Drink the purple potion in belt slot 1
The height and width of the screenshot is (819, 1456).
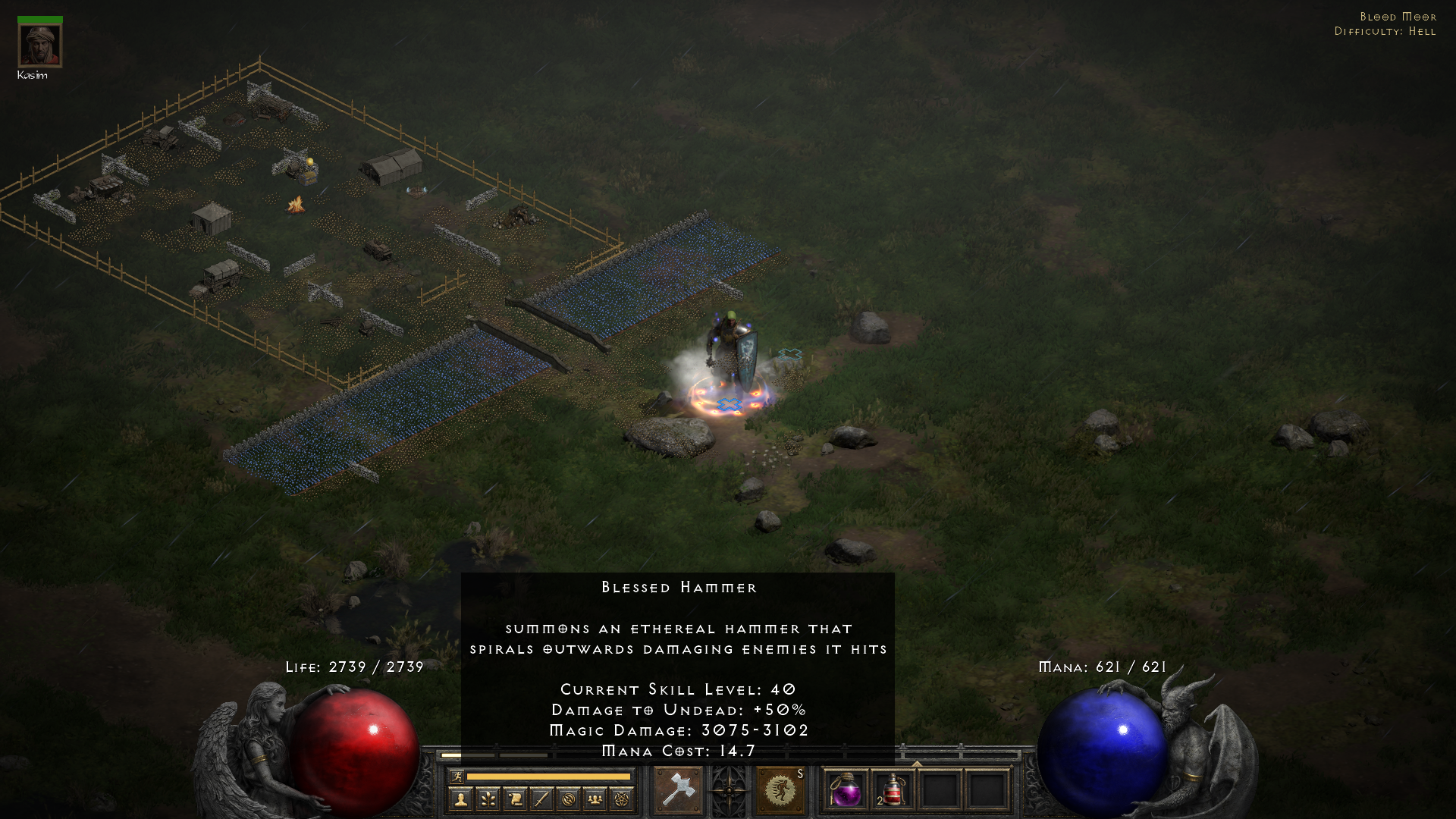click(x=847, y=789)
